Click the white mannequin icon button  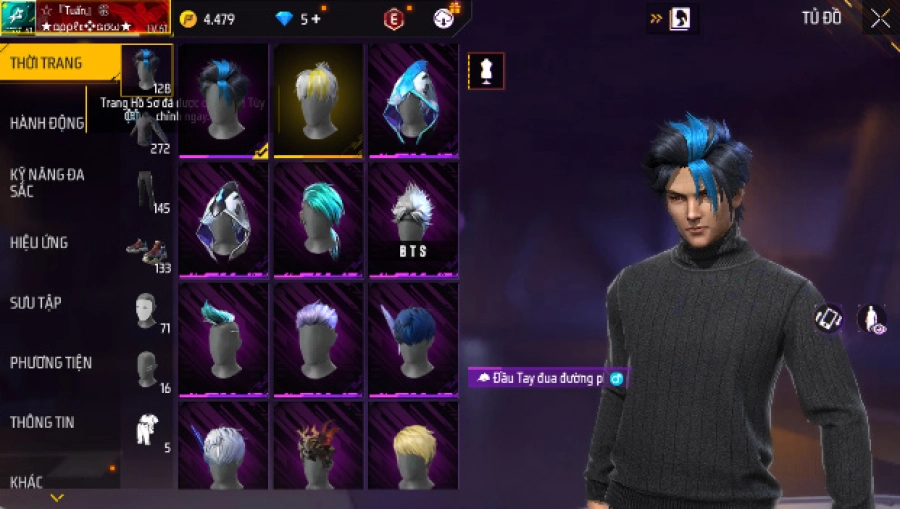click(486, 71)
